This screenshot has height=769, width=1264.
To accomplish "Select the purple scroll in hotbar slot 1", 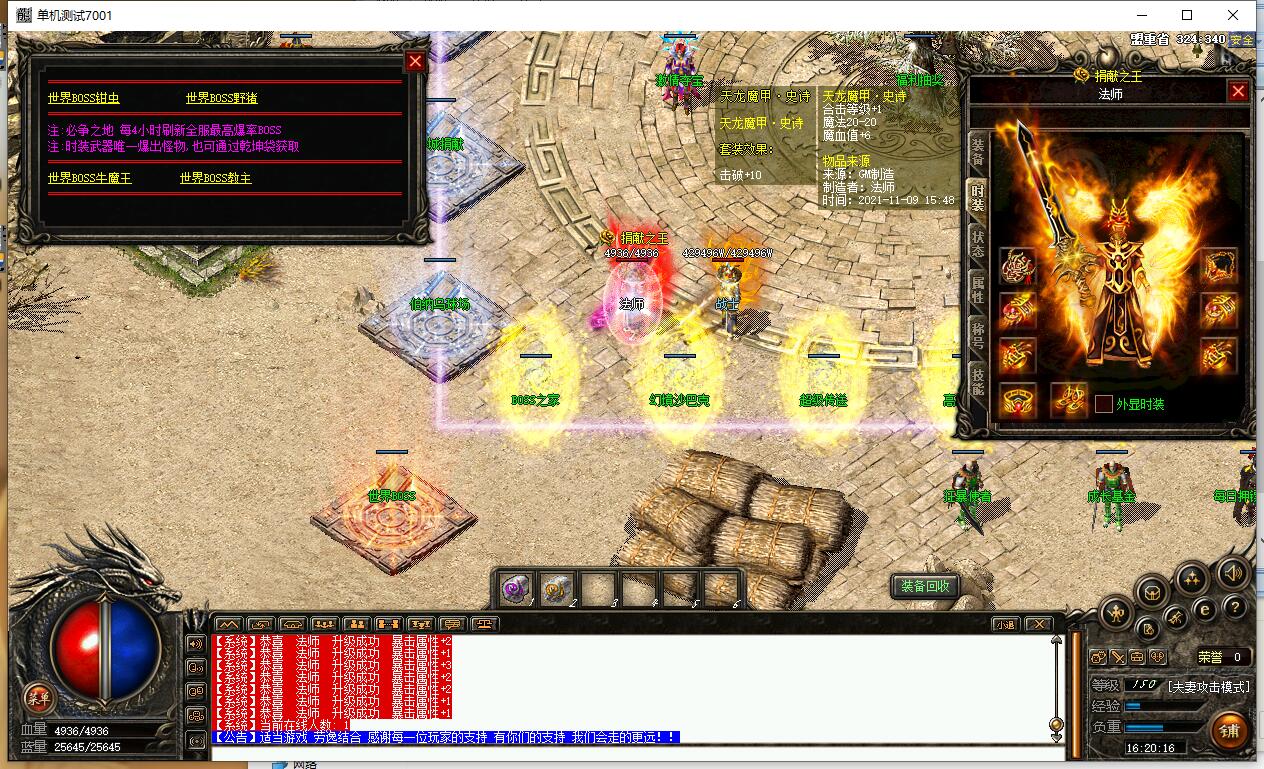I will [516, 590].
